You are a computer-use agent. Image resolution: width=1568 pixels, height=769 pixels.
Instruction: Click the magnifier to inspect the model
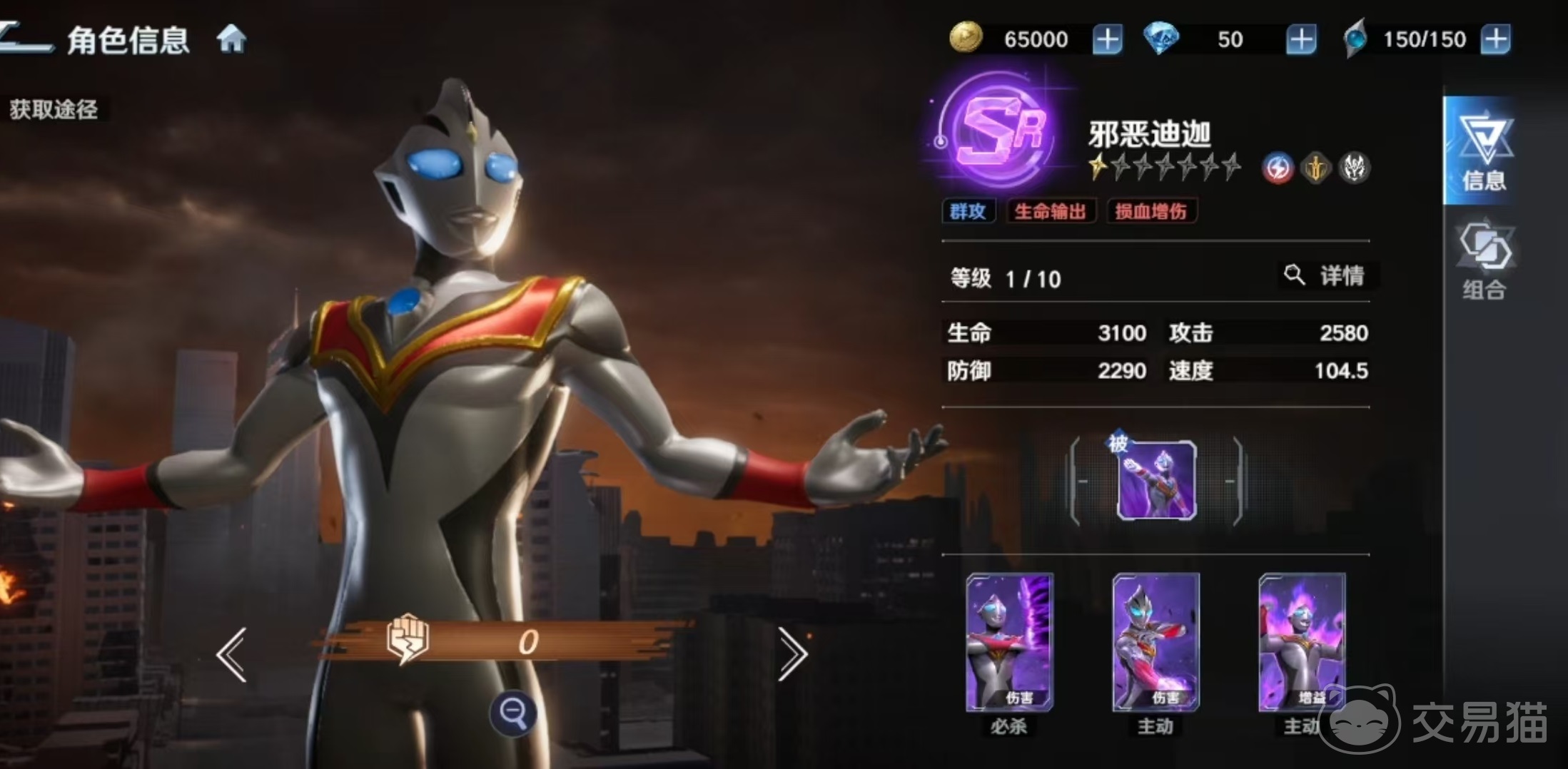click(x=513, y=713)
